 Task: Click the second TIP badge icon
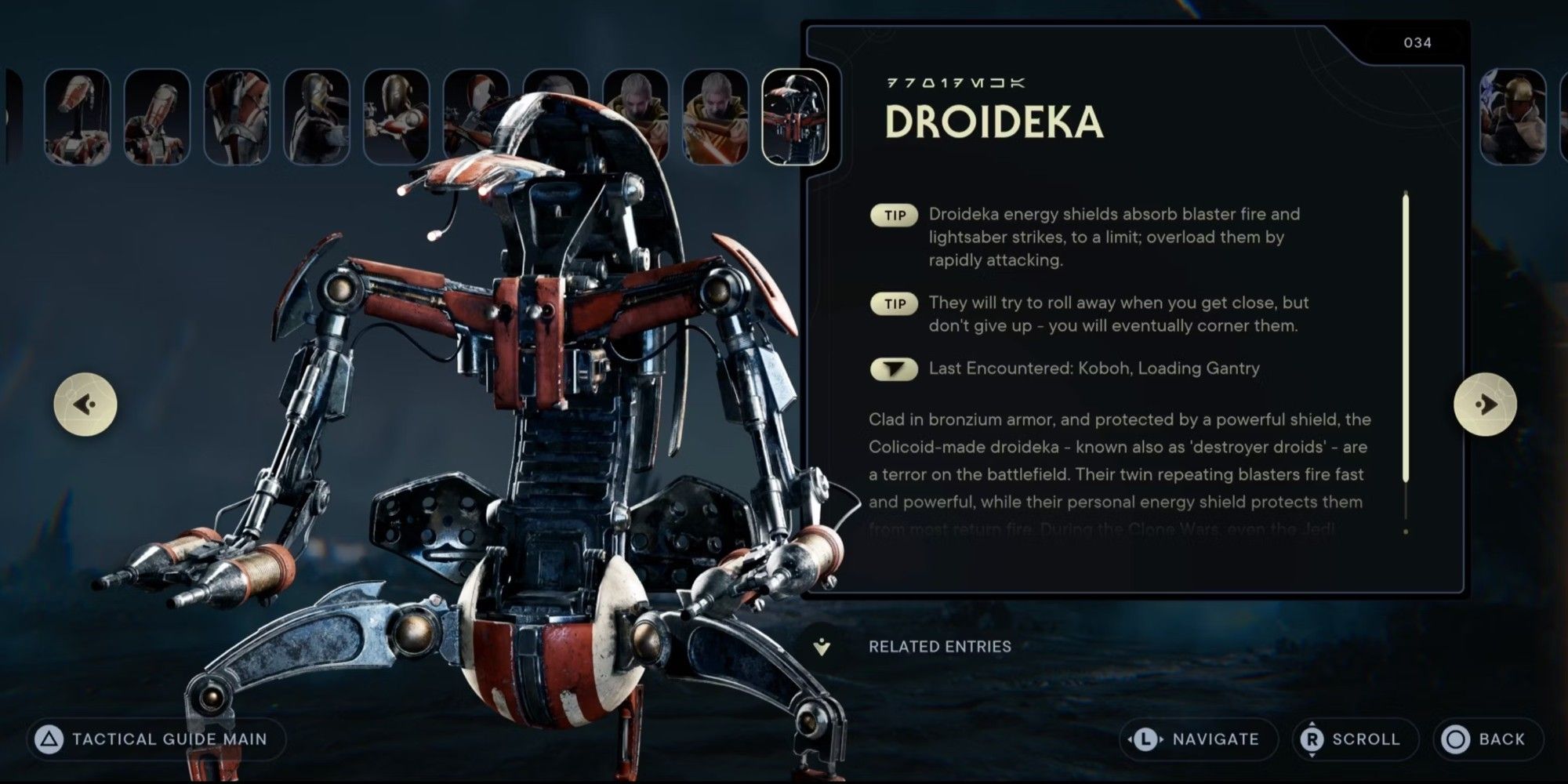point(894,303)
